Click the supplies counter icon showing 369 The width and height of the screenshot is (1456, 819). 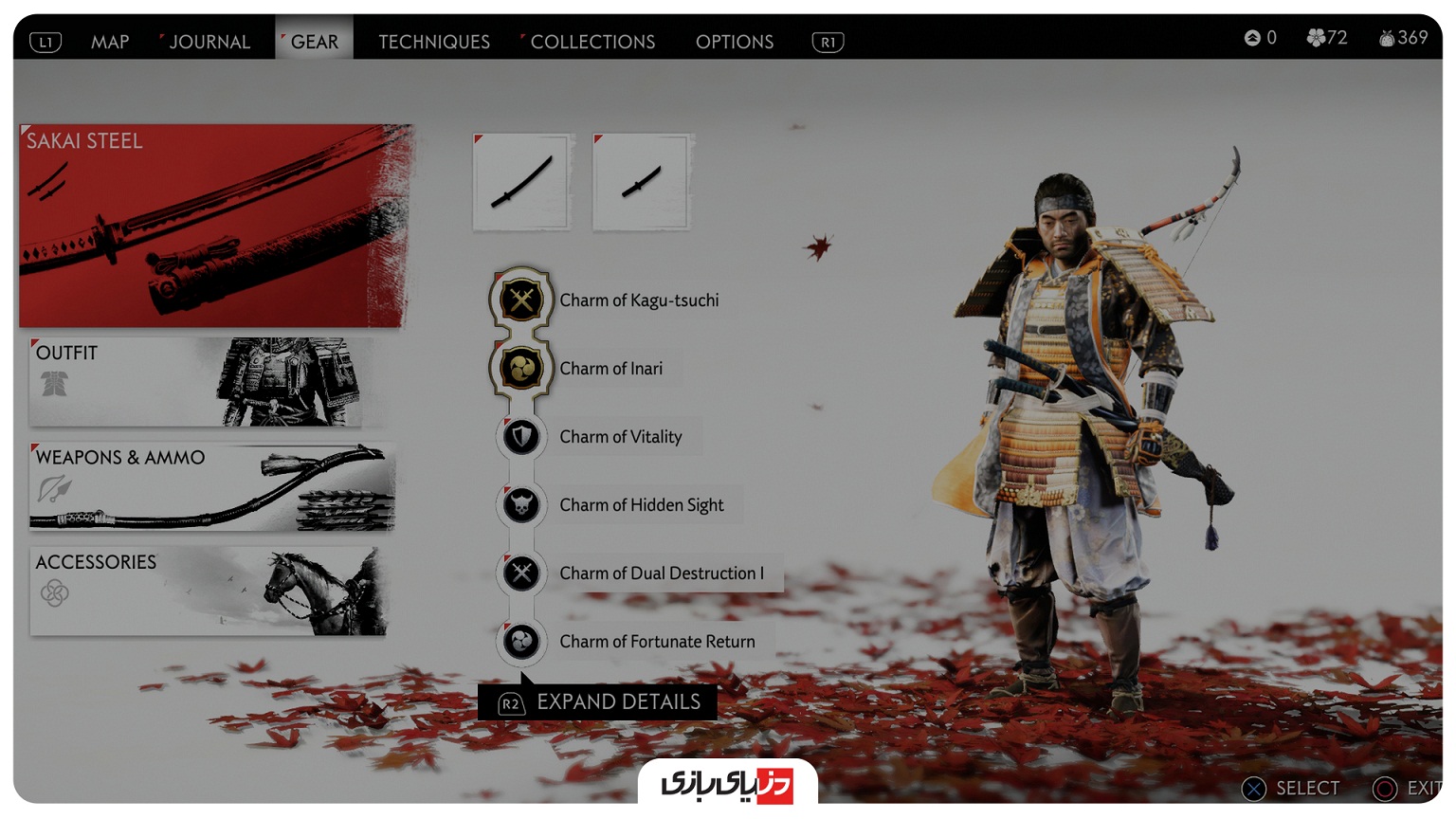1390,37
